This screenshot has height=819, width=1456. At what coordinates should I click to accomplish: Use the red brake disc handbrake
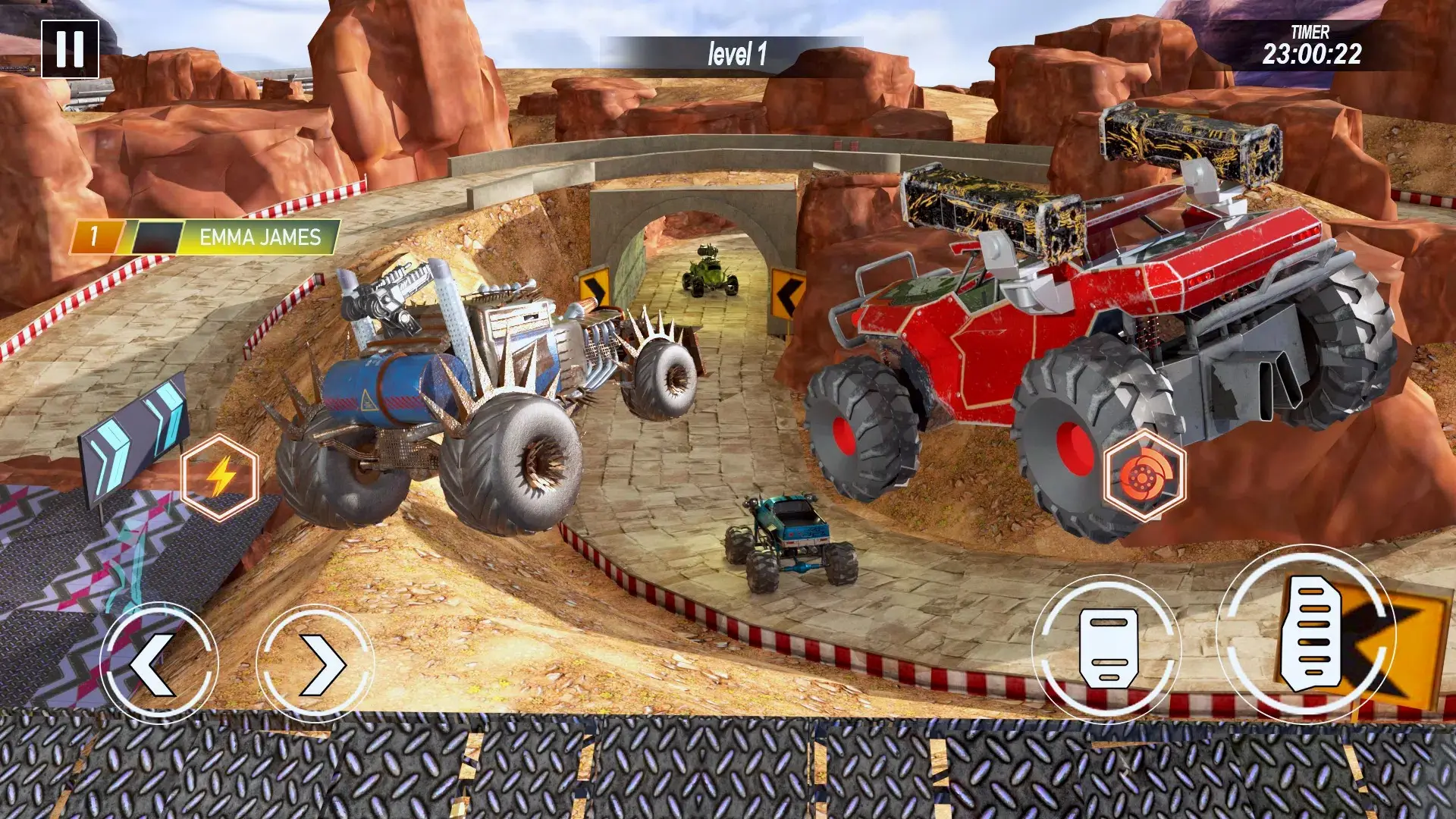tap(1144, 475)
